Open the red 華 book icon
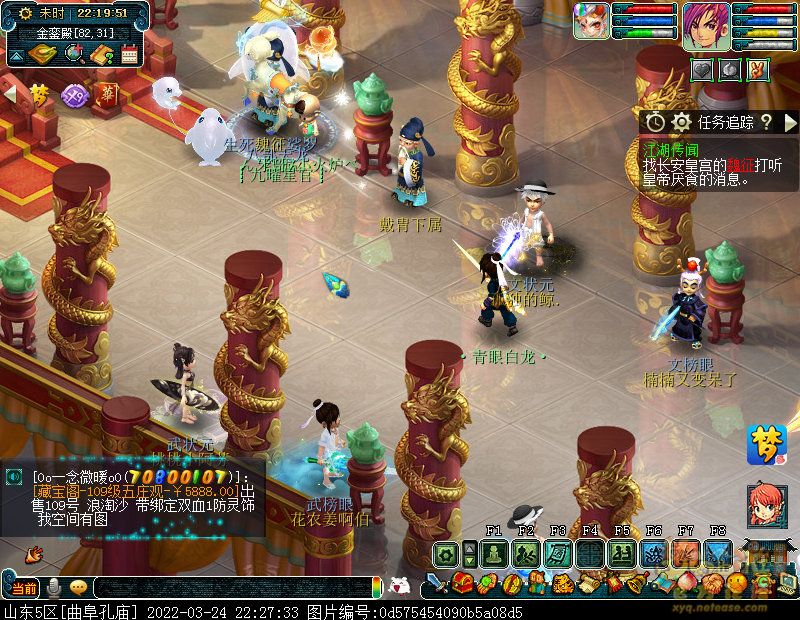 (107, 95)
